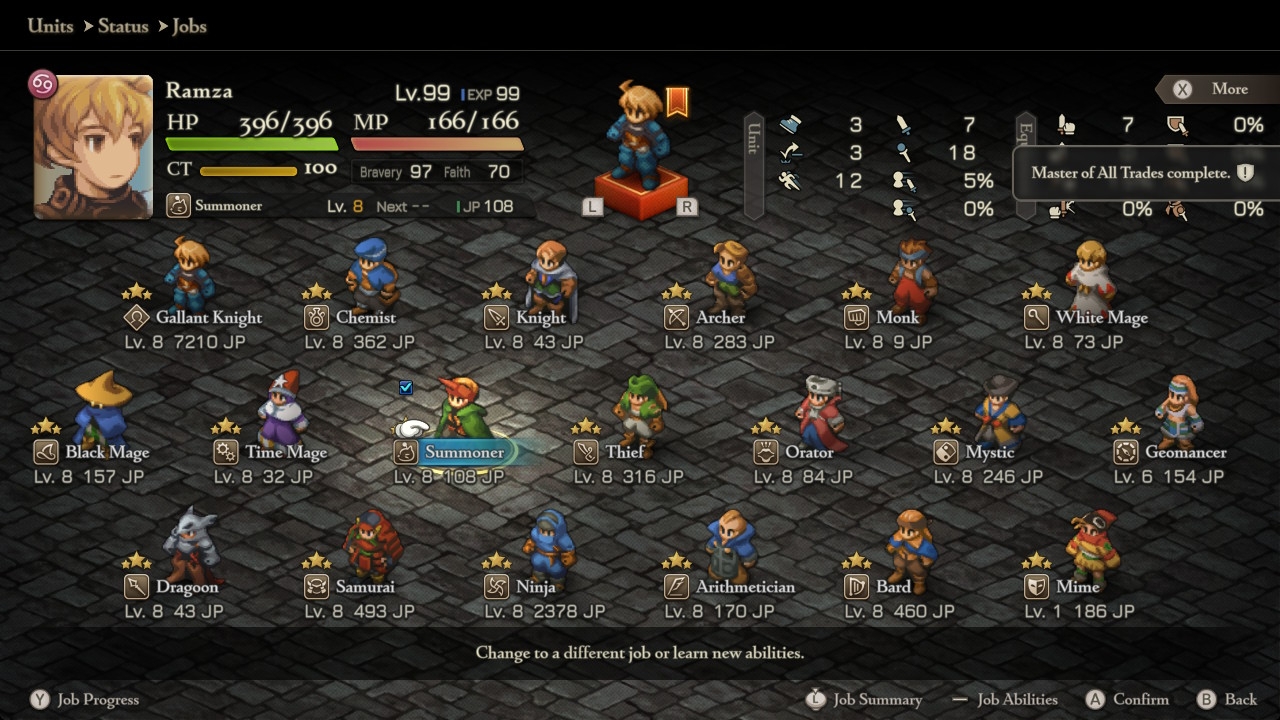Pick the Time Mage job

285,452
